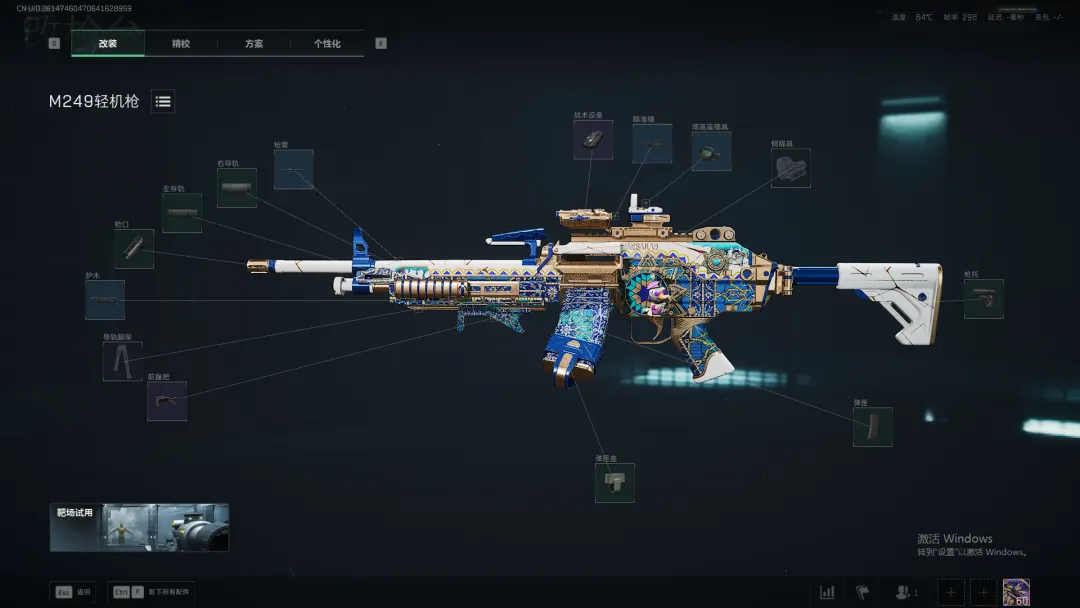
Task: Open the list menu beside M249轻机枪
Action: pyautogui.click(x=163, y=101)
